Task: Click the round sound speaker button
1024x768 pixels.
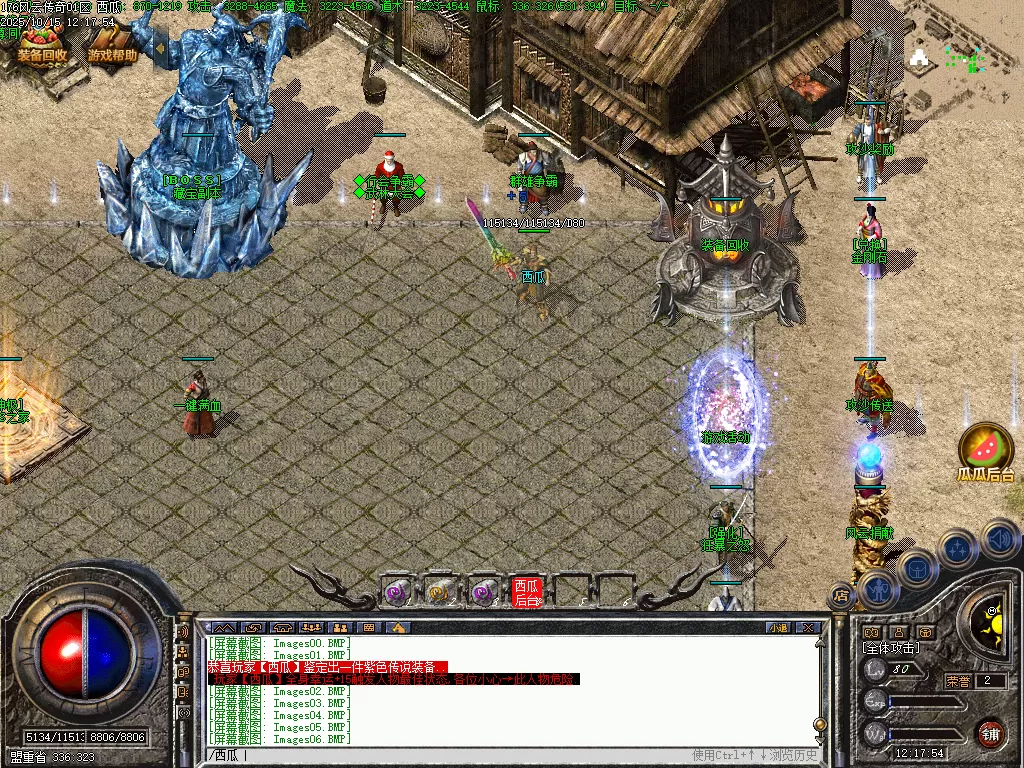Action: click(999, 540)
